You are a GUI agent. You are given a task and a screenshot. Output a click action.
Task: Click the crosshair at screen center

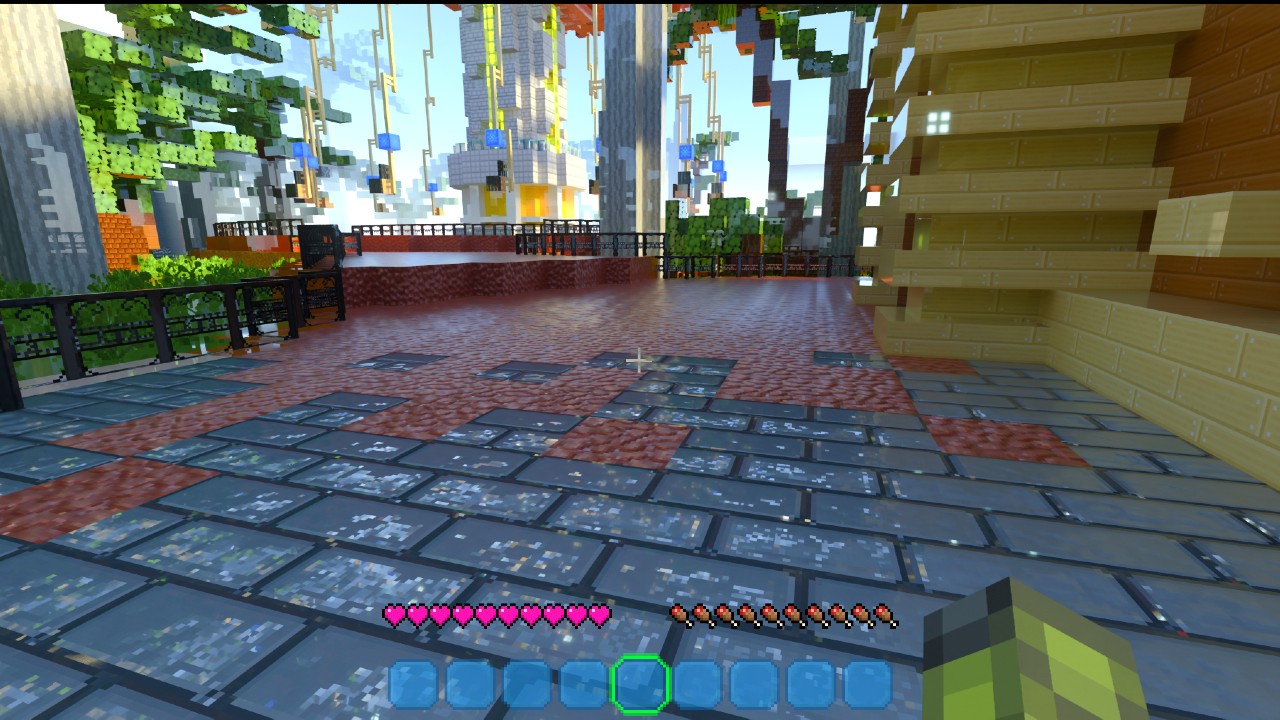click(637, 357)
